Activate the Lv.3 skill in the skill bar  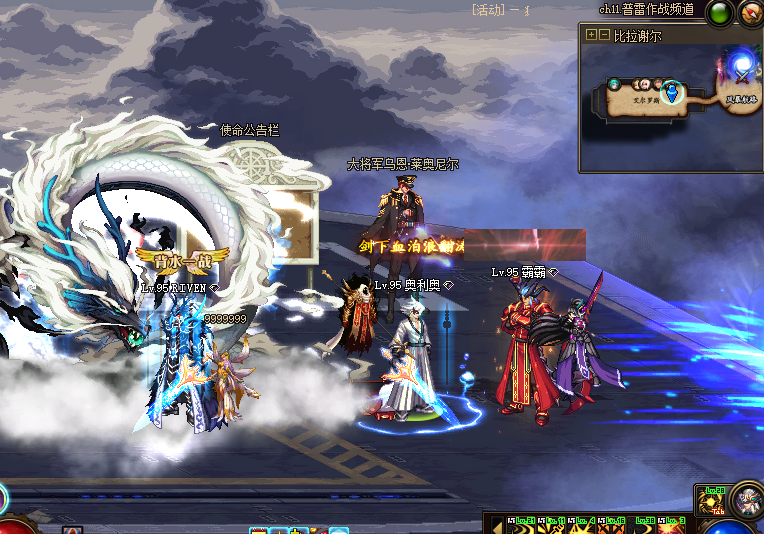672,526
